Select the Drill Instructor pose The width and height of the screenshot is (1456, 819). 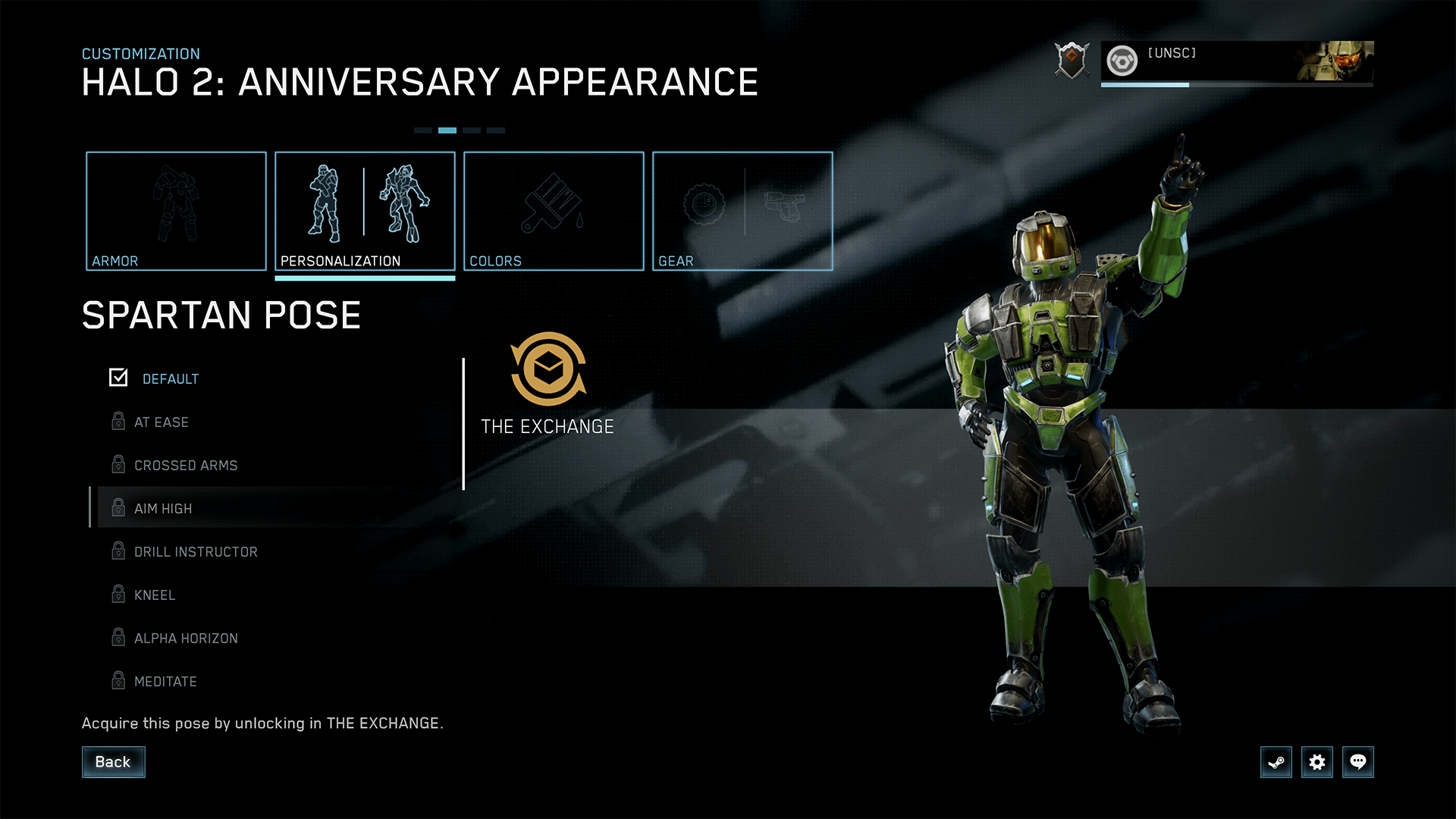point(196,551)
